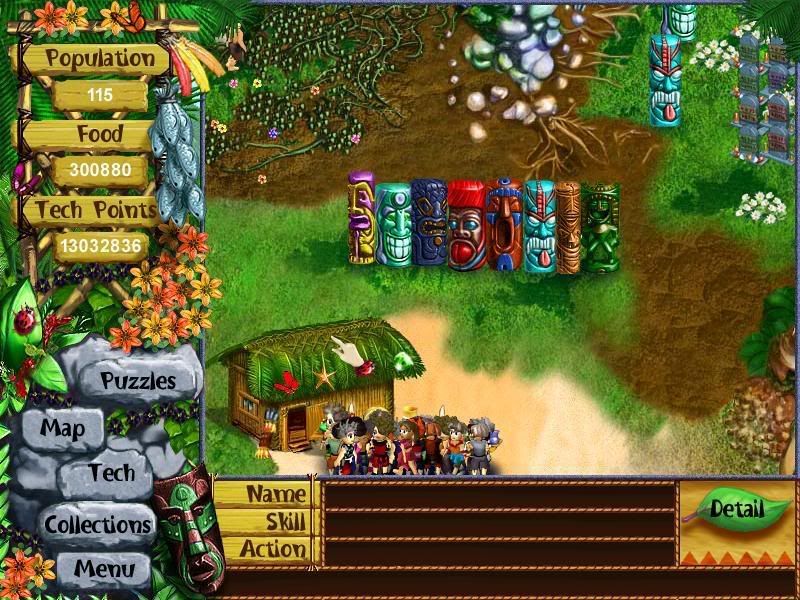The image size is (800, 600).
Task: Show the Tech upgrades screen
Action: point(111,472)
